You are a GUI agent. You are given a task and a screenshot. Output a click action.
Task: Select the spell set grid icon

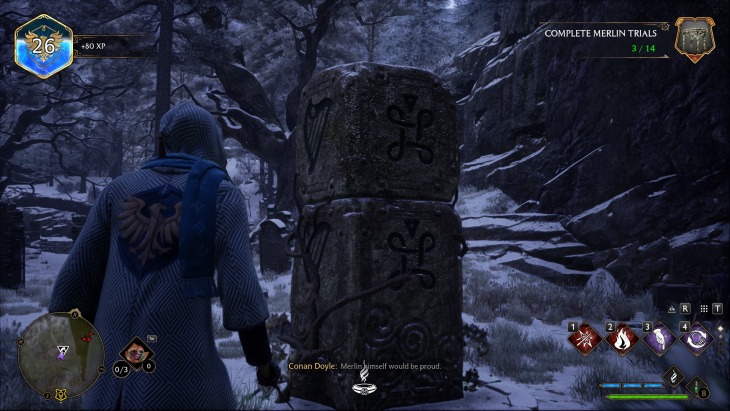(x=703, y=309)
